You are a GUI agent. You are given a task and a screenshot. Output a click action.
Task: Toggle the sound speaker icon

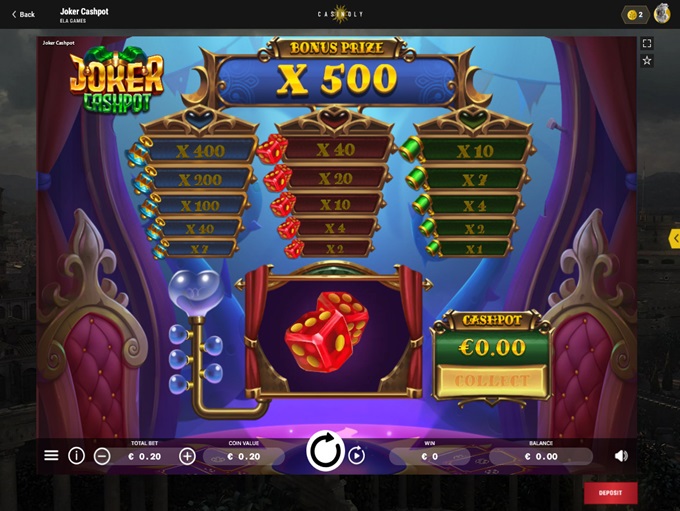621,455
